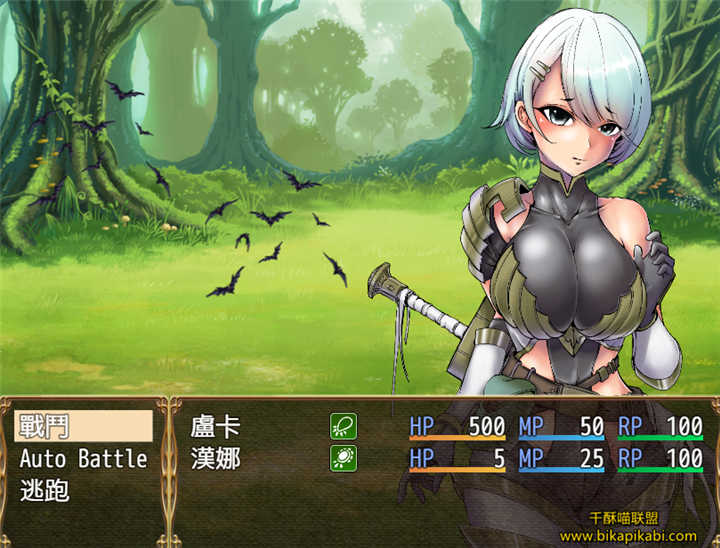Screen dimensions: 720x548
Task: Click the green status icon beside 盧卡
Action: (x=343, y=427)
